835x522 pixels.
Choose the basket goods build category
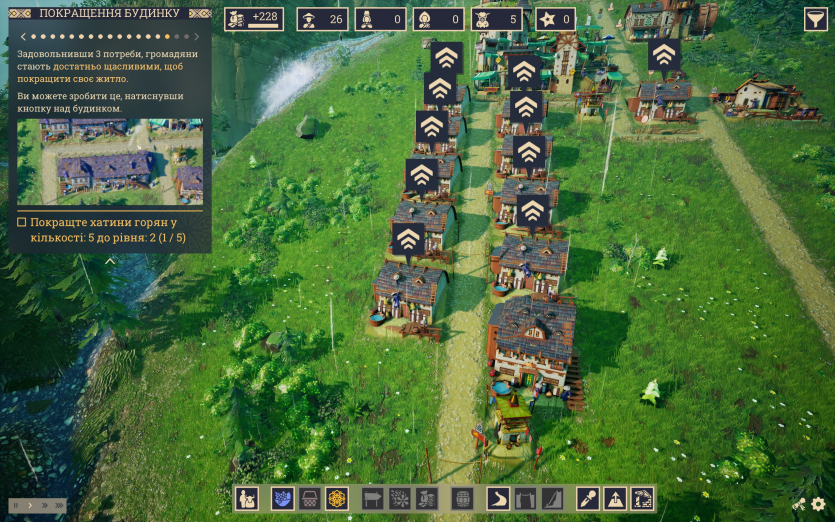click(310, 498)
